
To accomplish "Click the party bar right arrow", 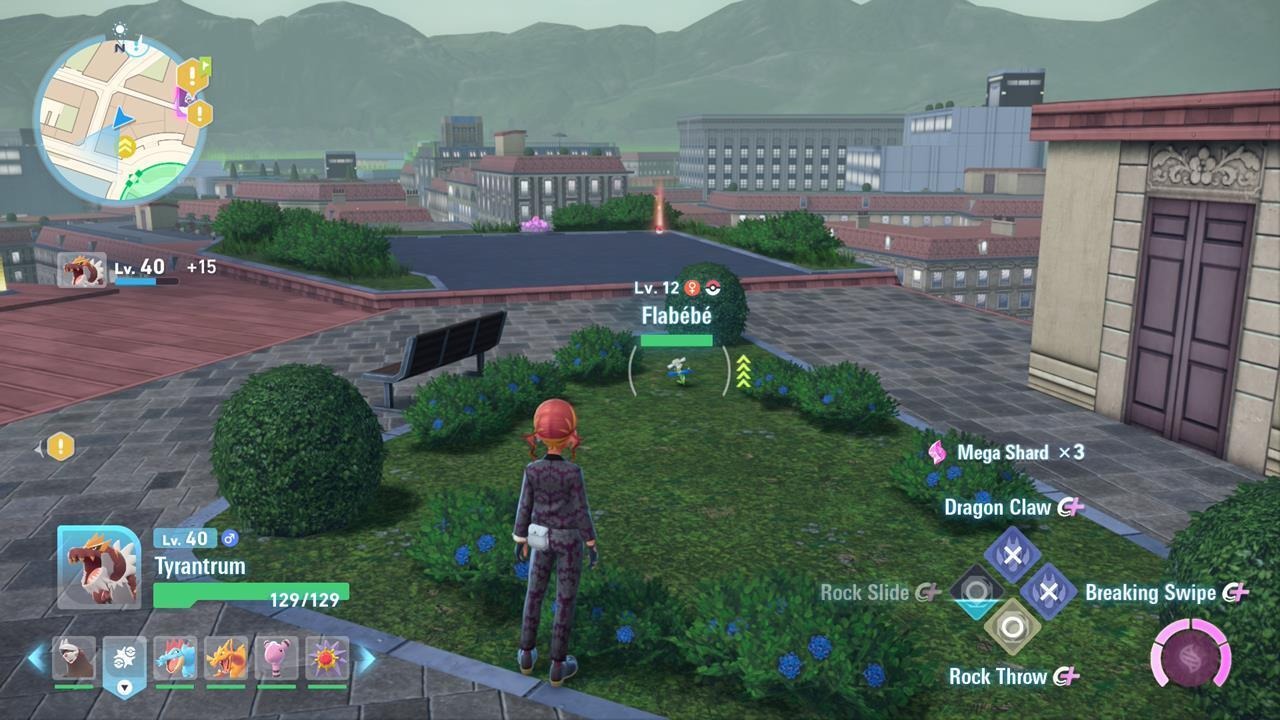I will [x=366, y=658].
